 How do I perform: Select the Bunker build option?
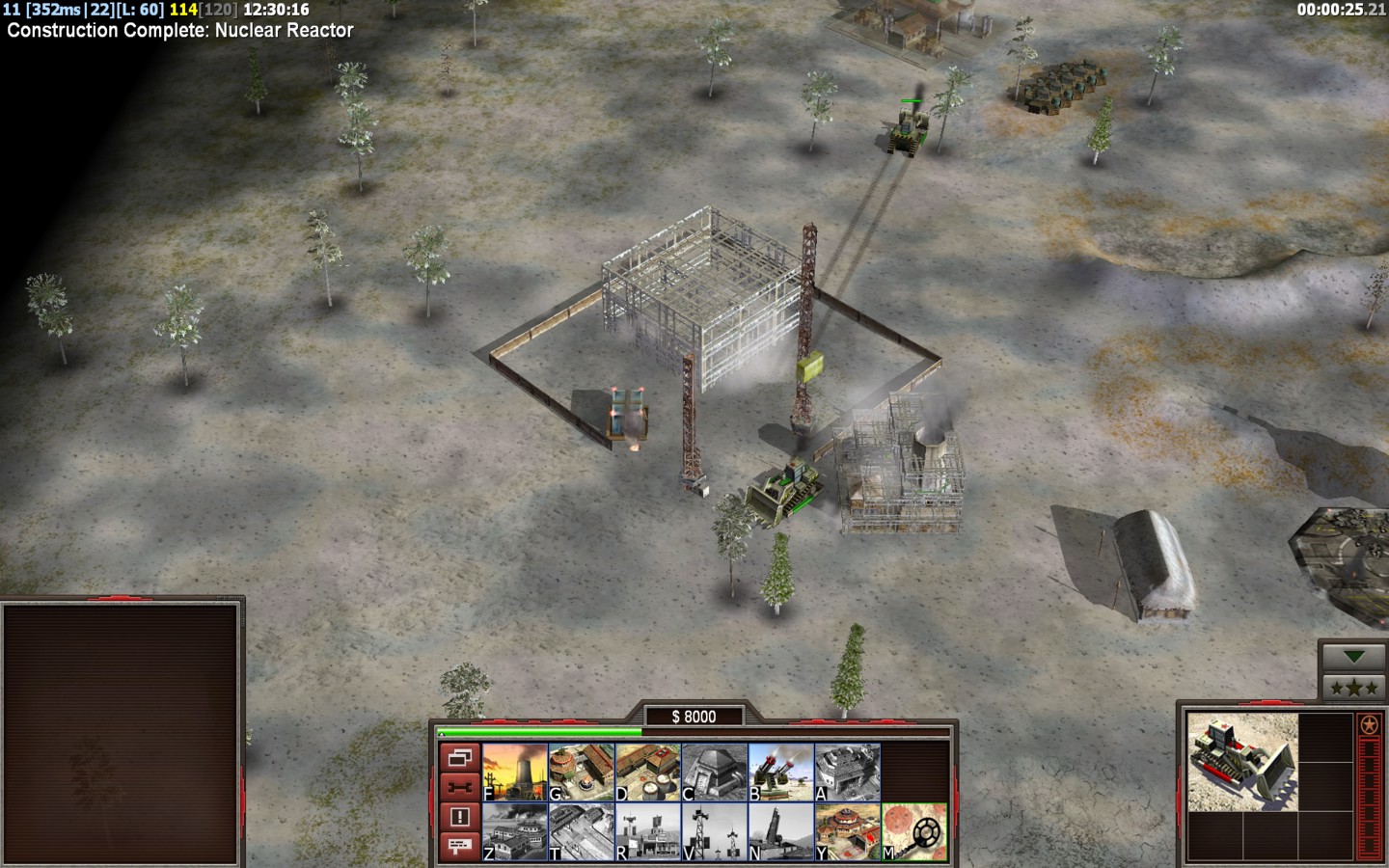(x=714, y=772)
